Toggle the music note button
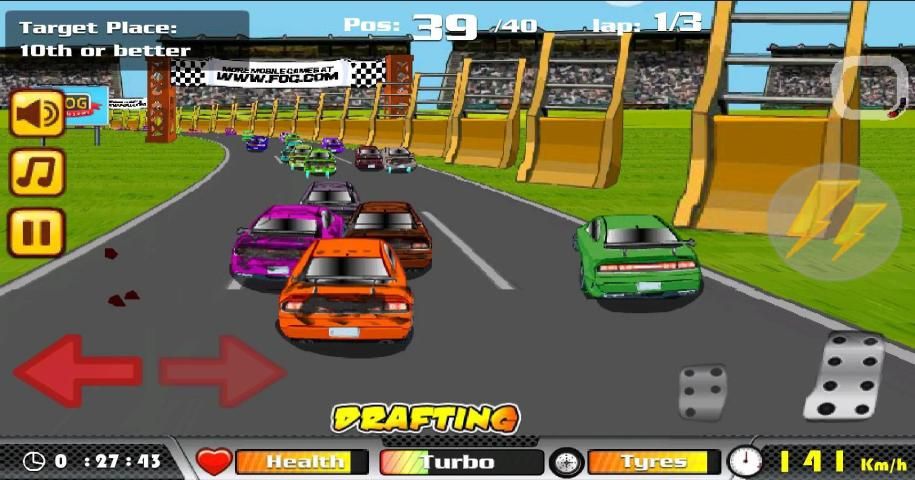915x480 pixels. 38,172
